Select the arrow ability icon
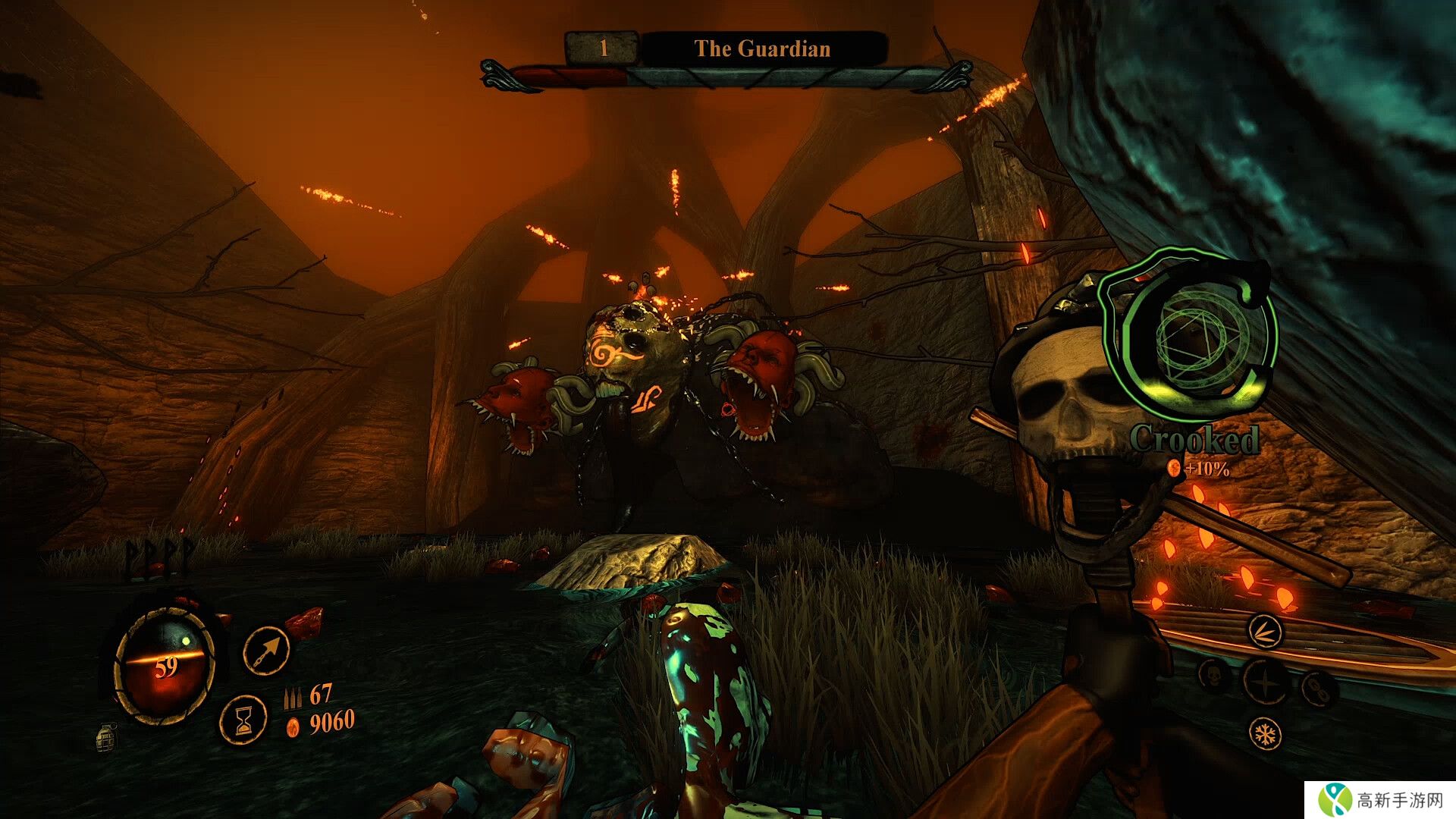The height and width of the screenshot is (819, 1456). click(267, 650)
